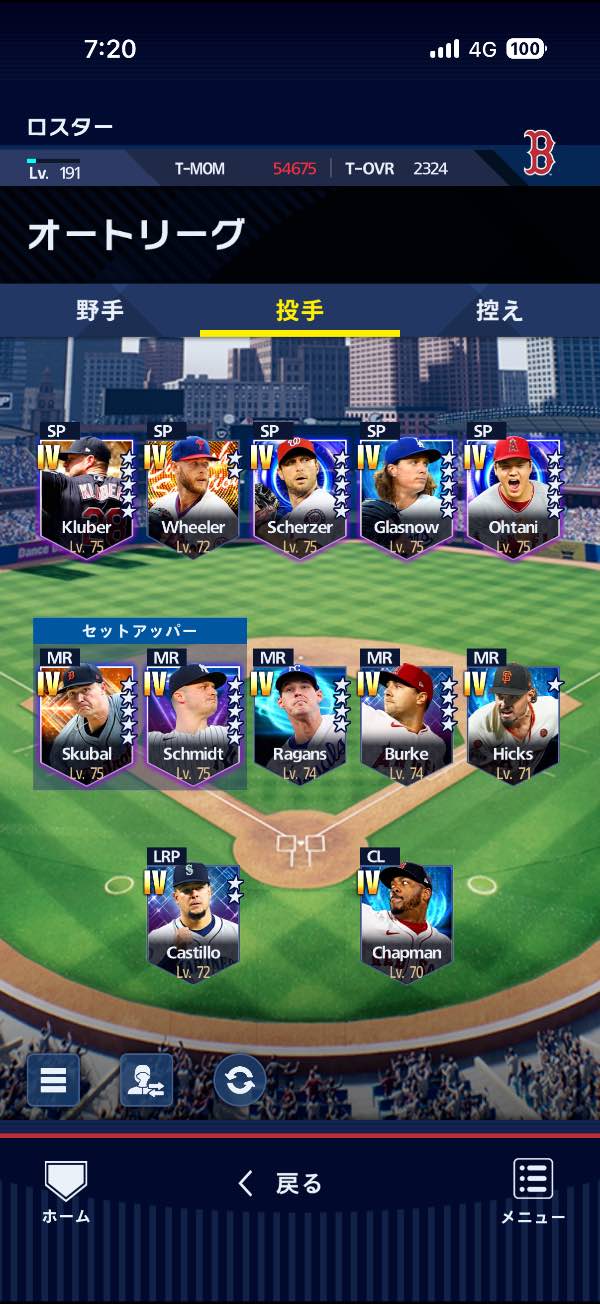600x1304 pixels.
Task: Click the player swap icon button
Action: coord(146,1080)
